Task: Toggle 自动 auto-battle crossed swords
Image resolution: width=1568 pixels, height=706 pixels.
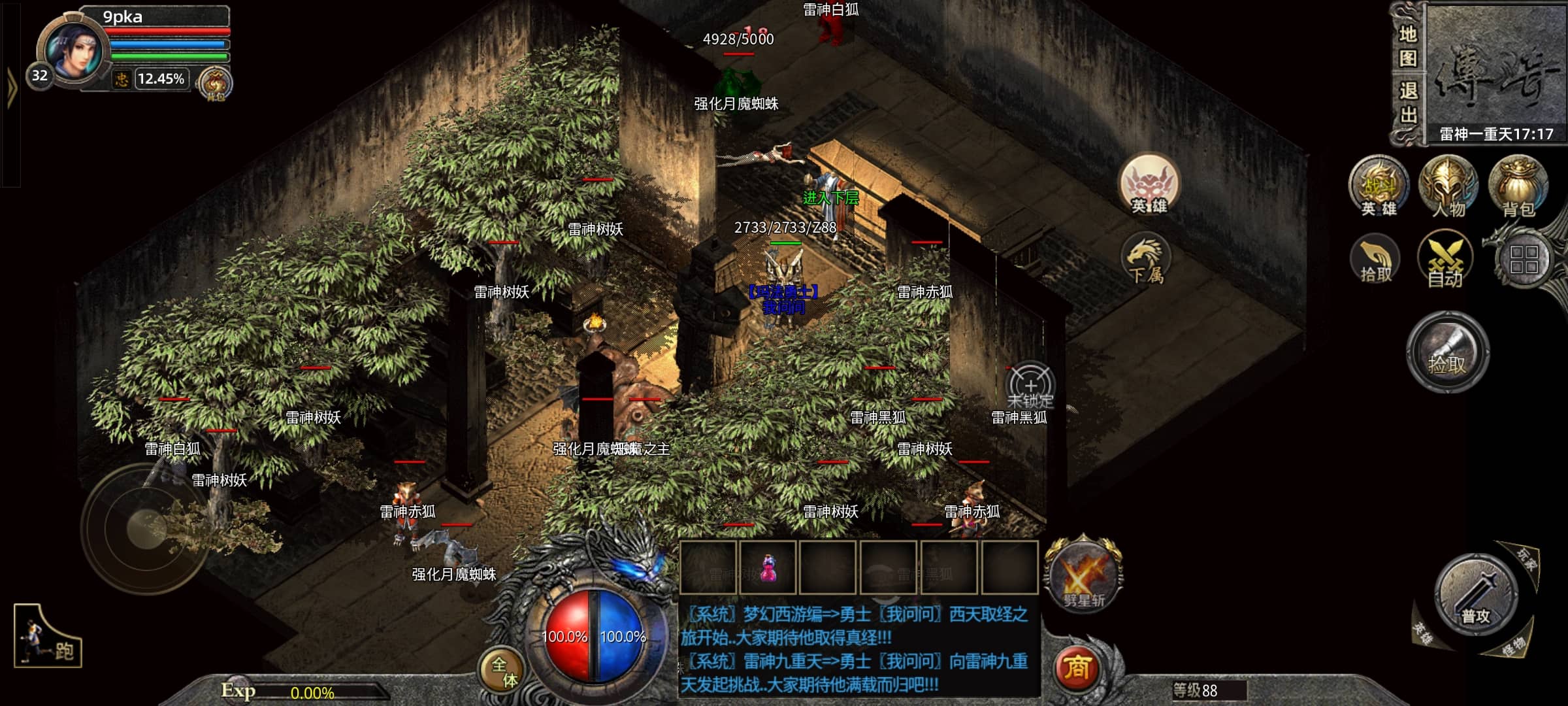Action: click(1445, 261)
